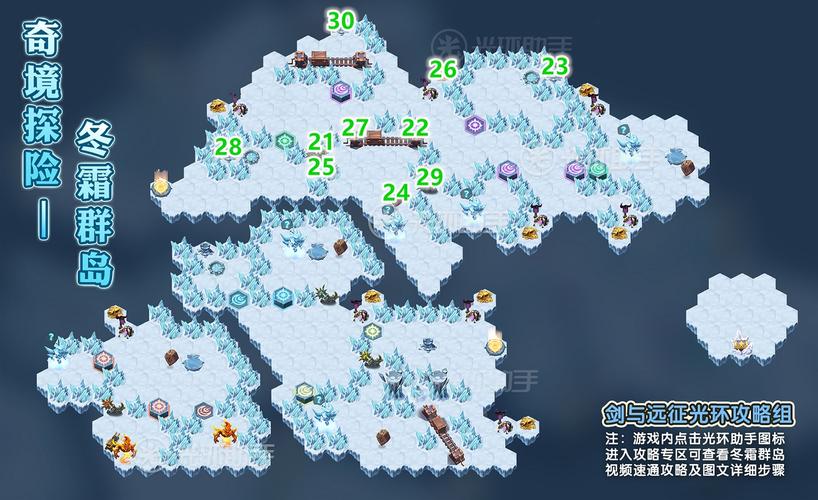This screenshot has height=500, width=818.
Task: Pick the number 21 waypoint
Action: click(x=320, y=142)
